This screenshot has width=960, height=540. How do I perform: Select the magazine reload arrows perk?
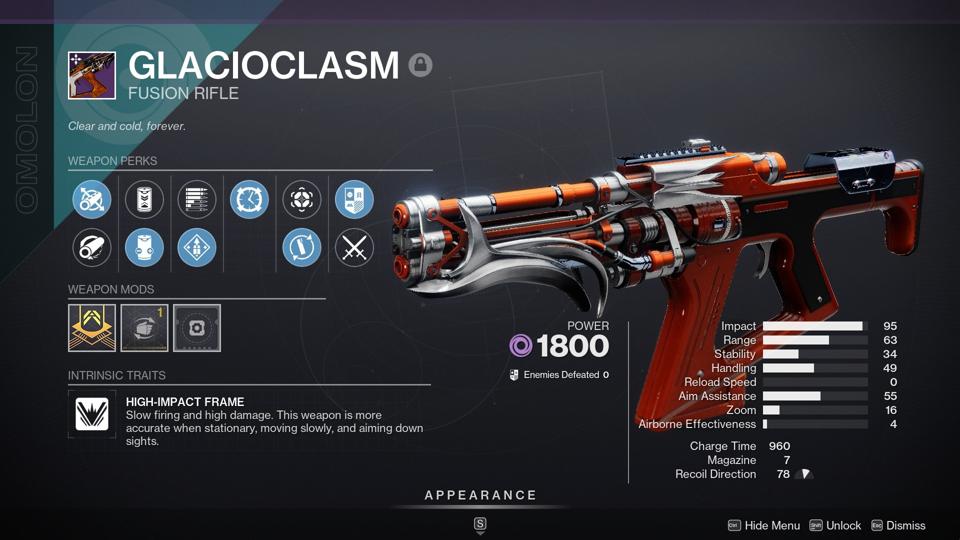coord(302,248)
